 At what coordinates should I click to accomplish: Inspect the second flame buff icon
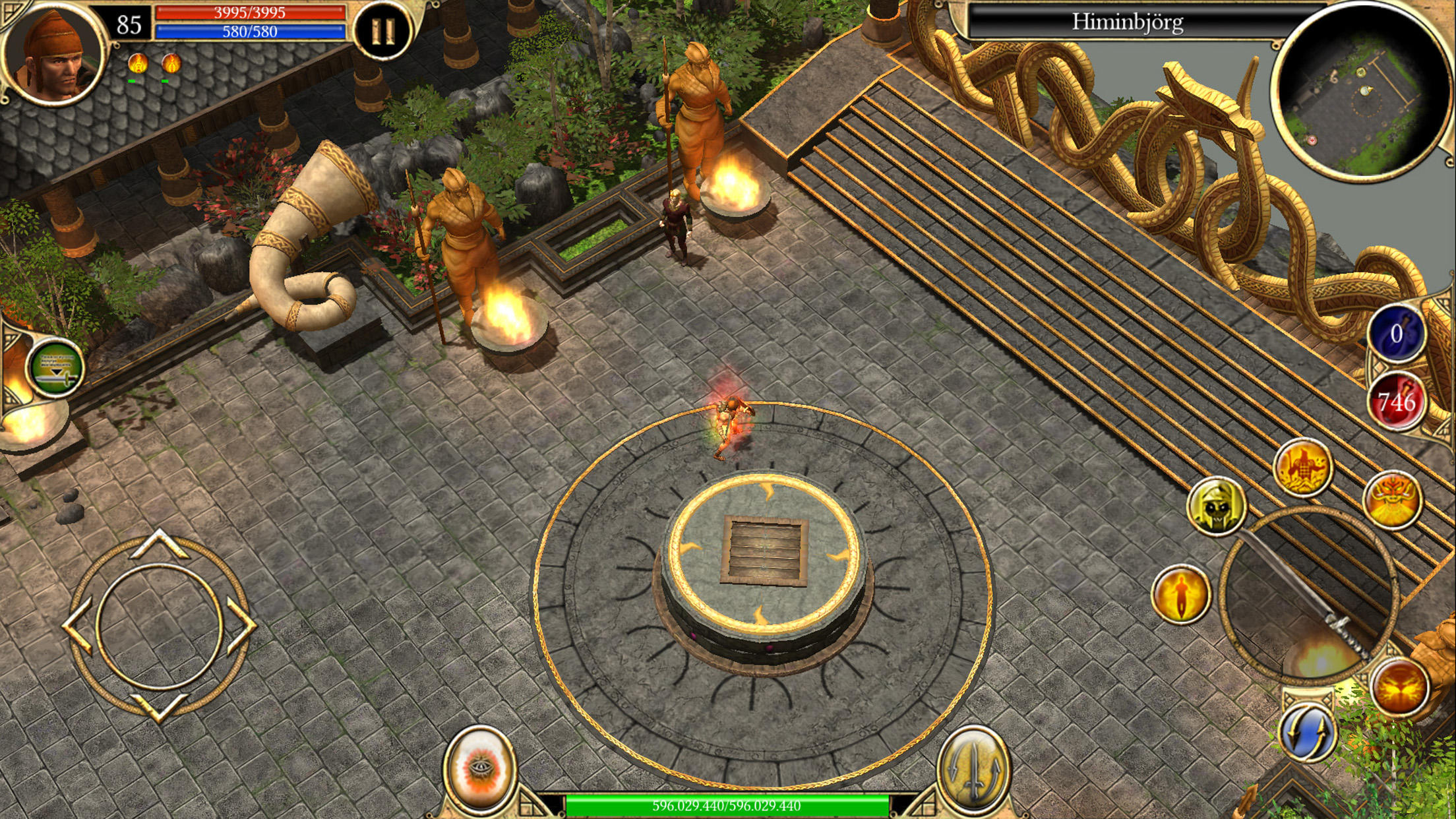173,62
